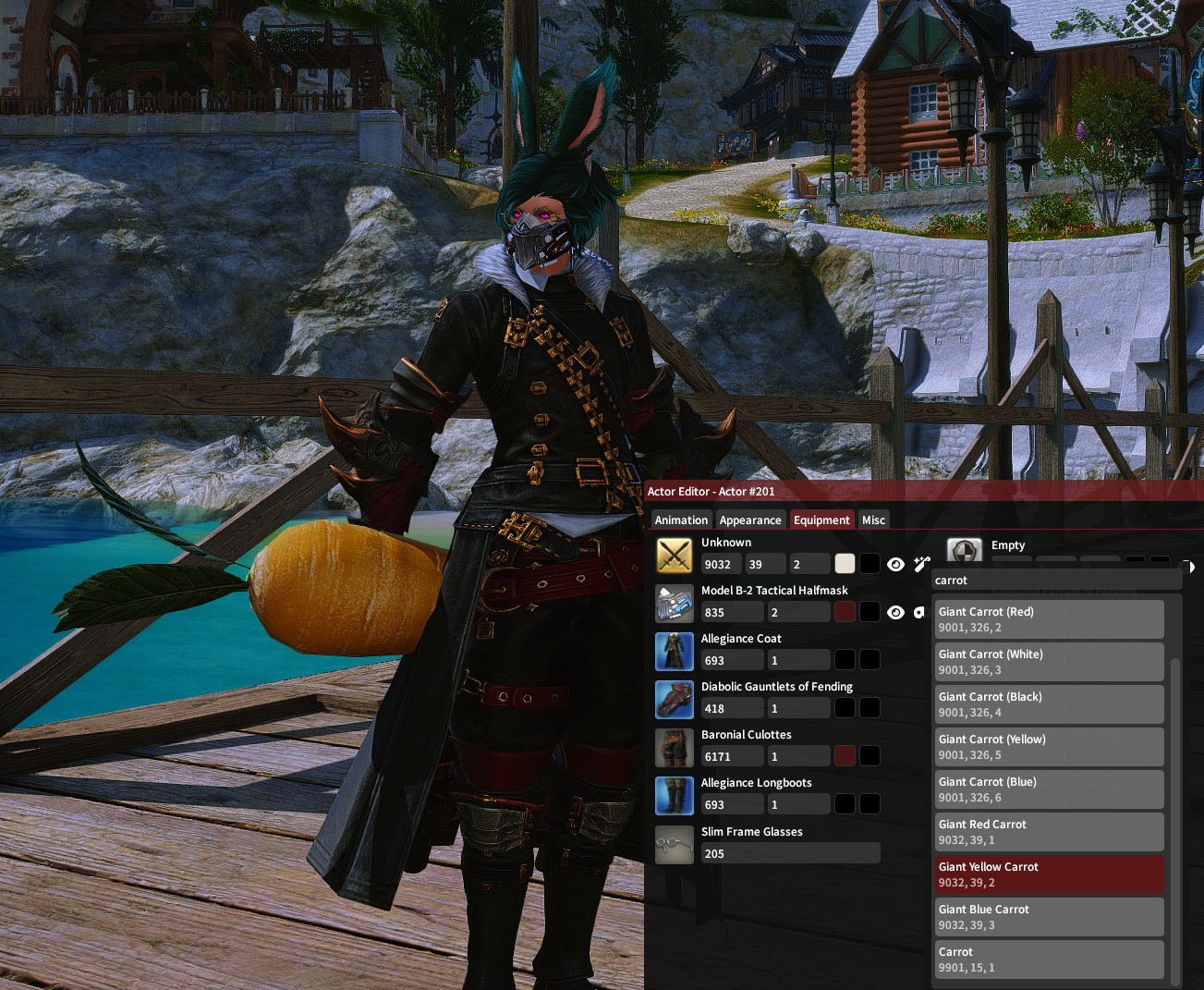1204x990 pixels.
Task: Open the Appearance tab
Action: point(750,519)
